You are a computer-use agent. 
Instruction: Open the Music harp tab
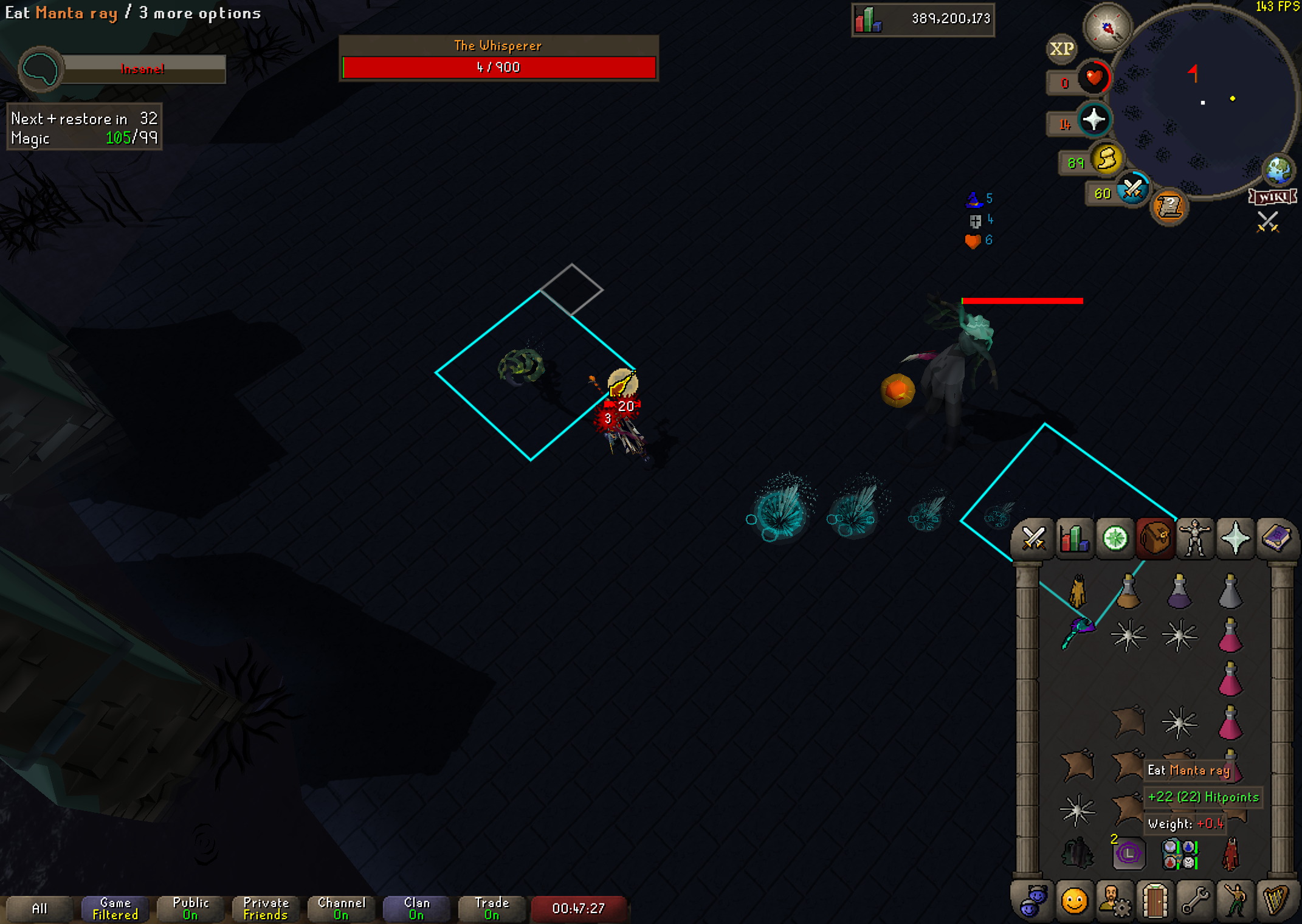pos(1276,900)
